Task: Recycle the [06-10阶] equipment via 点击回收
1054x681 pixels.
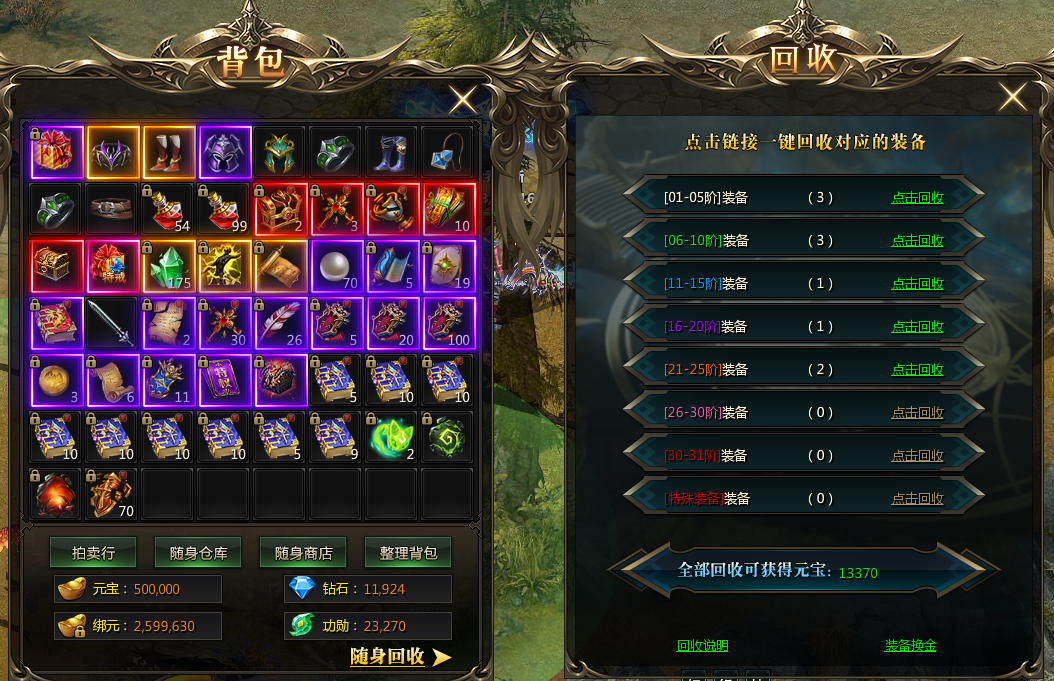Action: (x=917, y=241)
